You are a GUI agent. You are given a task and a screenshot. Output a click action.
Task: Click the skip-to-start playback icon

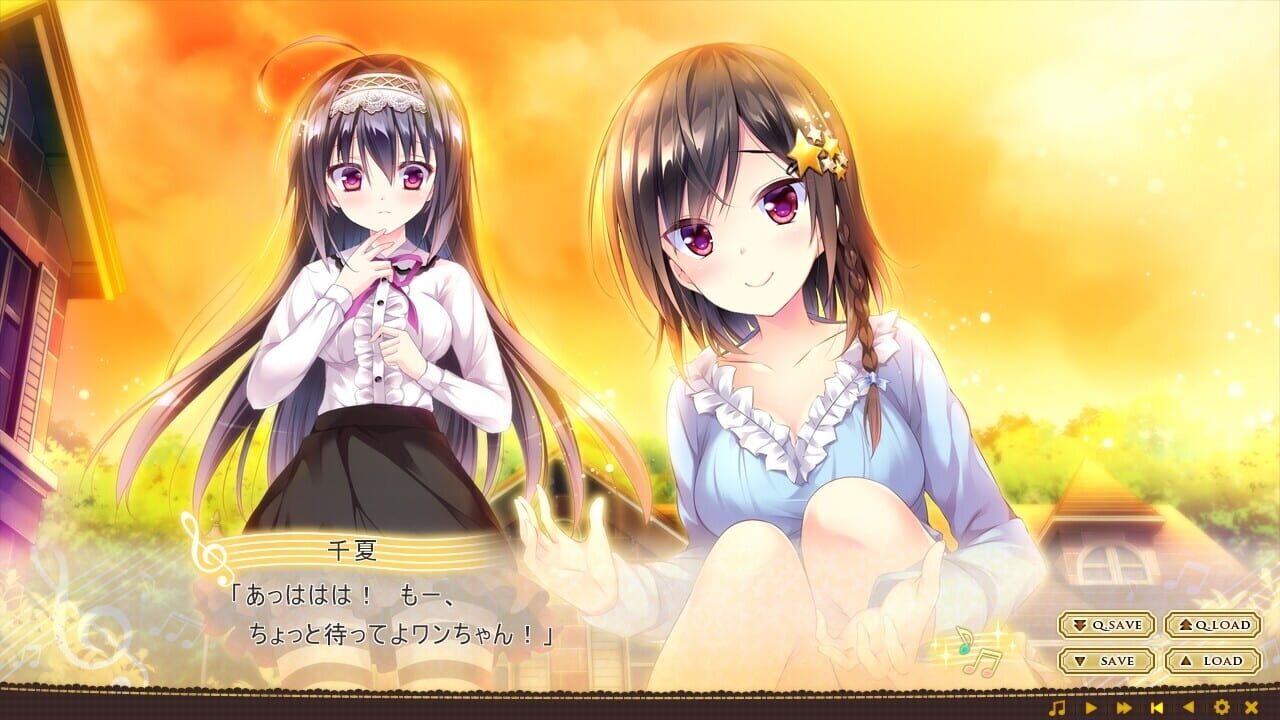point(1157,707)
